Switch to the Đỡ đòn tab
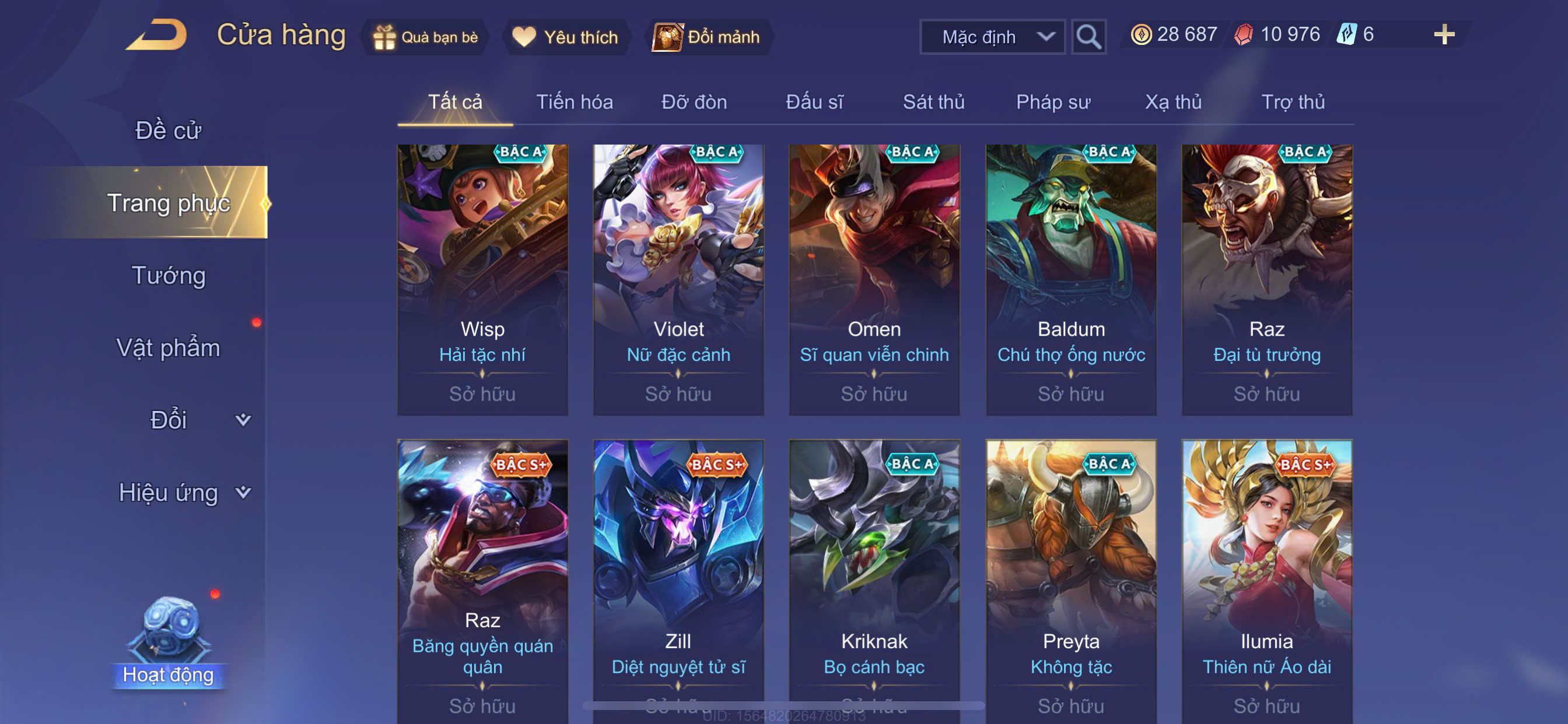This screenshot has width=1568, height=724. tap(694, 102)
